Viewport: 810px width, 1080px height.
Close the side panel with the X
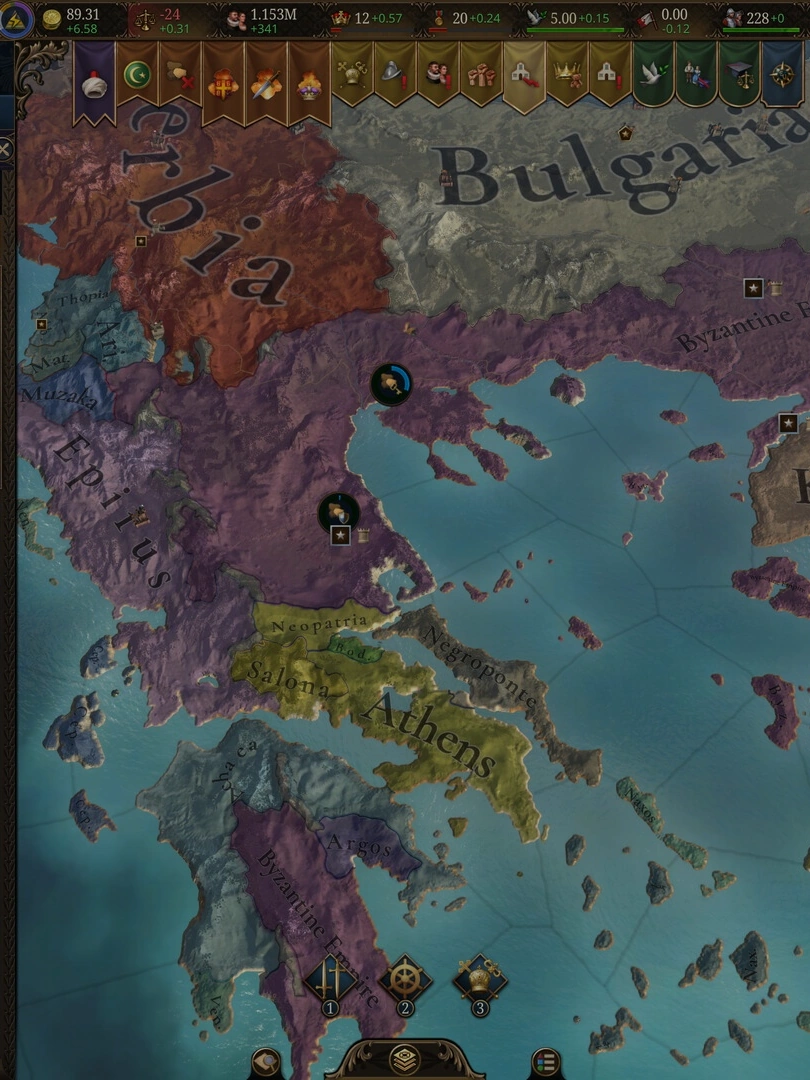[x=5, y=150]
